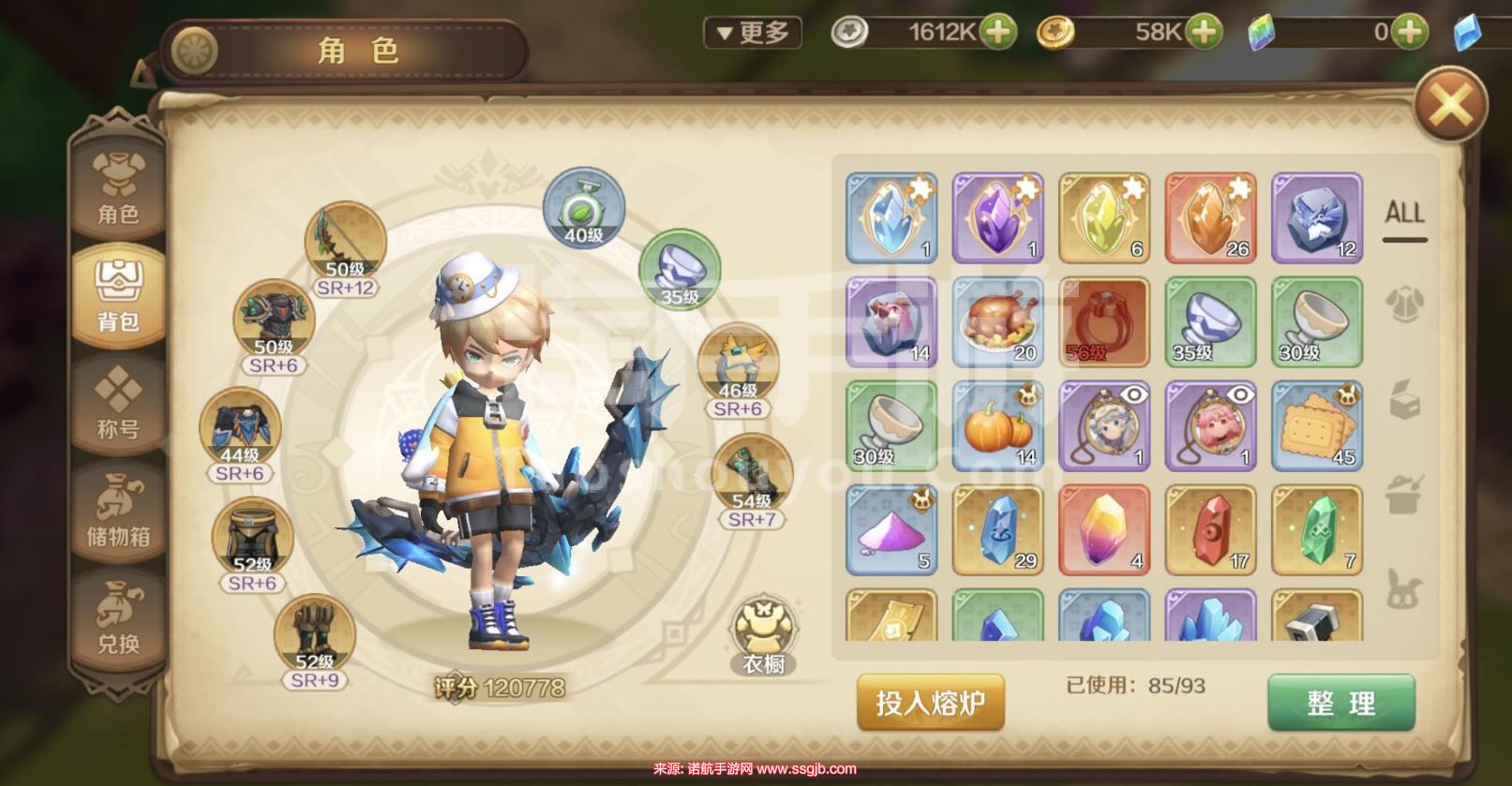Add gold coins with the plus button

(1203, 33)
